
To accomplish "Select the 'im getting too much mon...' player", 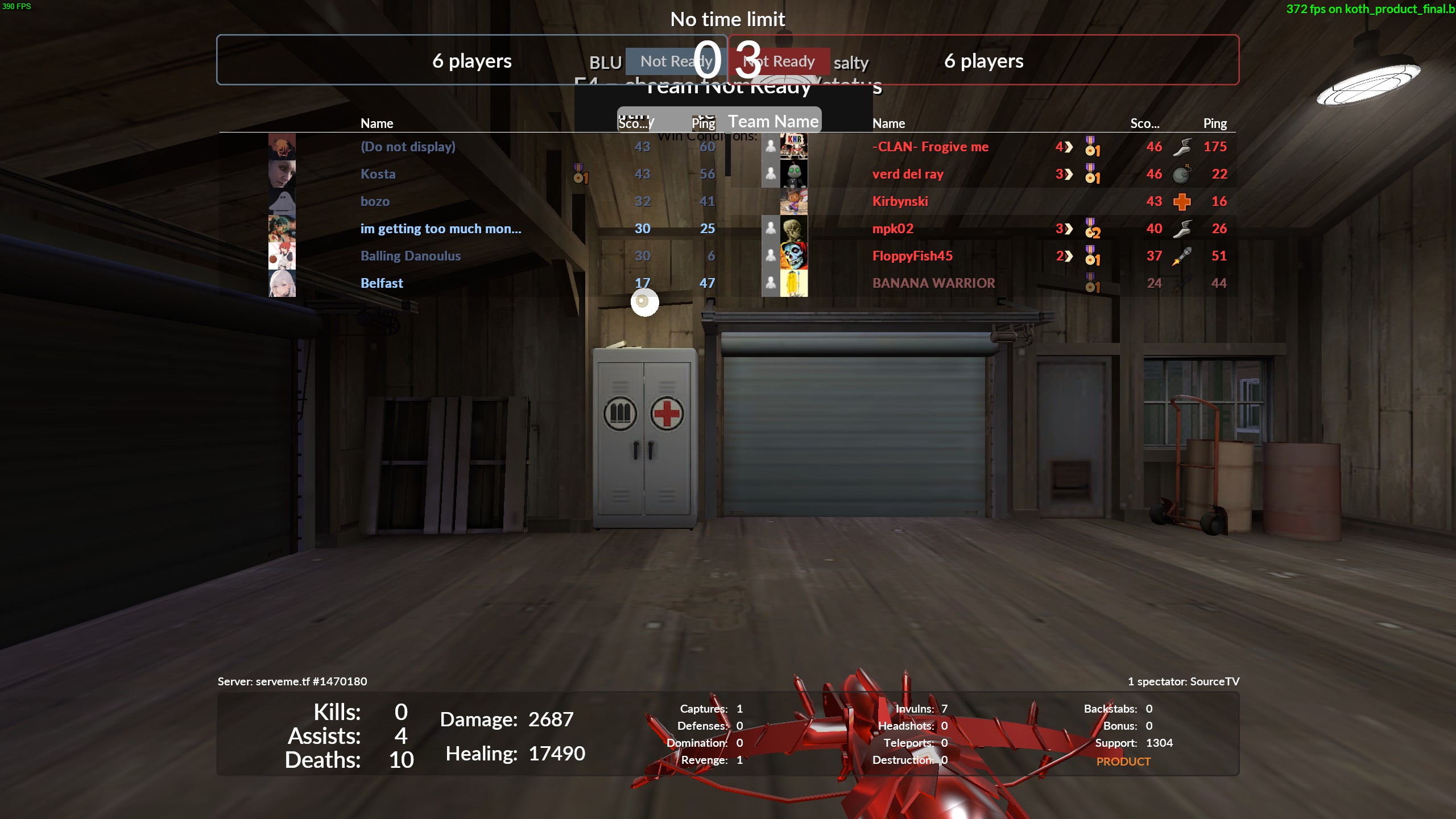I will [x=441, y=229].
